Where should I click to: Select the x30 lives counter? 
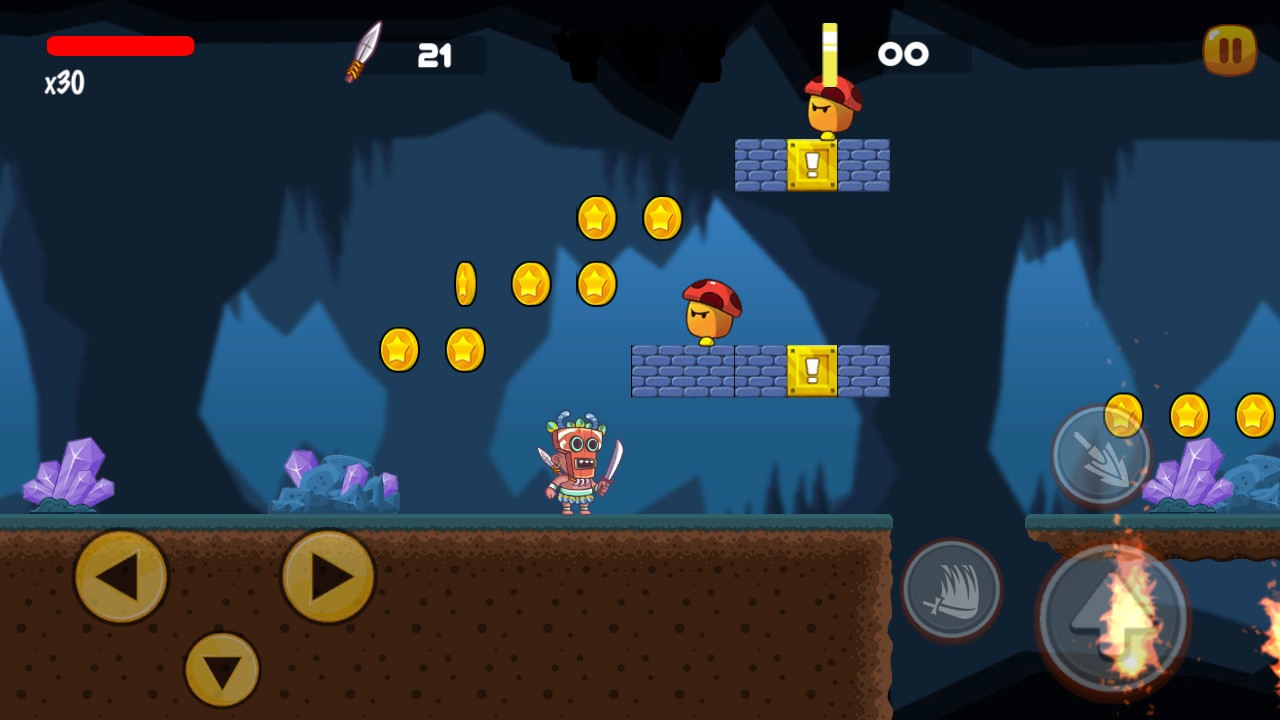[62, 85]
